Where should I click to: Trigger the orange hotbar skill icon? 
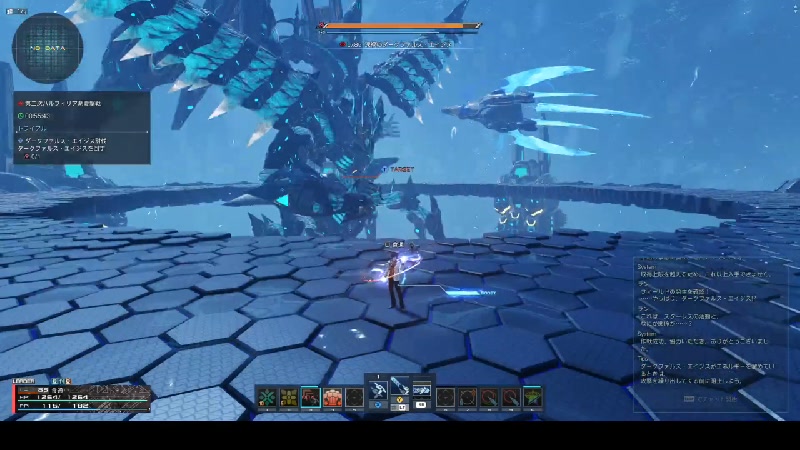332,397
